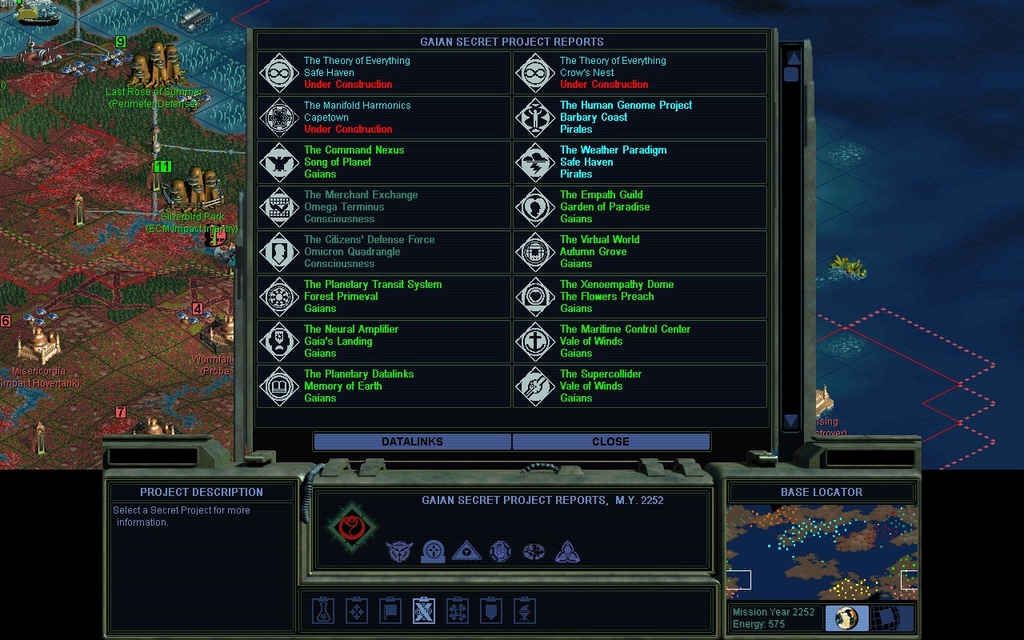
Task: Click the Base Locator minimap
Action: pyautogui.click(x=821, y=550)
